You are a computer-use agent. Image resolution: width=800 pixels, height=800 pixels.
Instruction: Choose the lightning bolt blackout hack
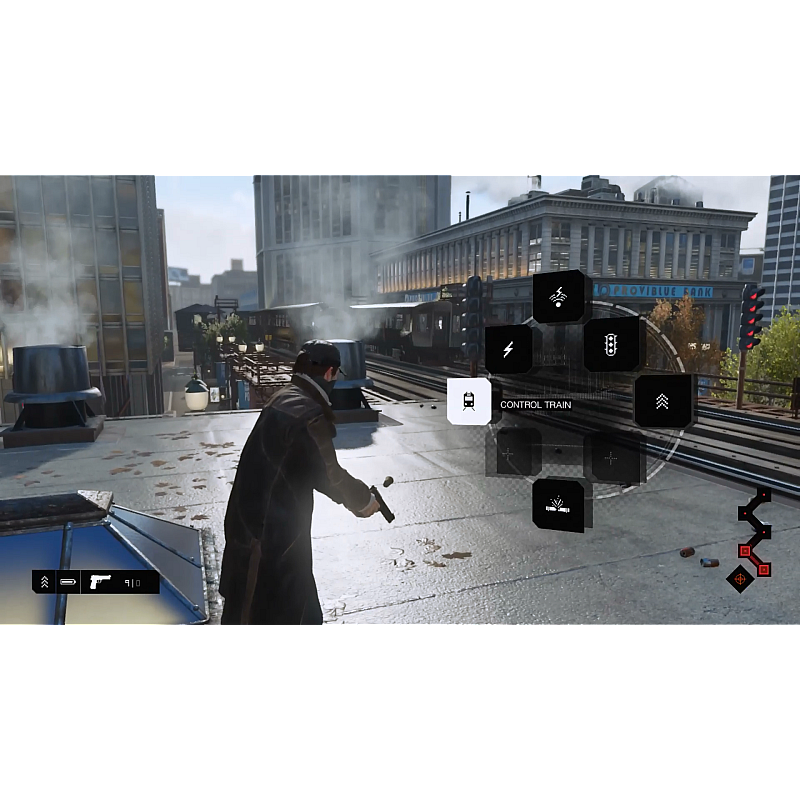click(508, 349)
